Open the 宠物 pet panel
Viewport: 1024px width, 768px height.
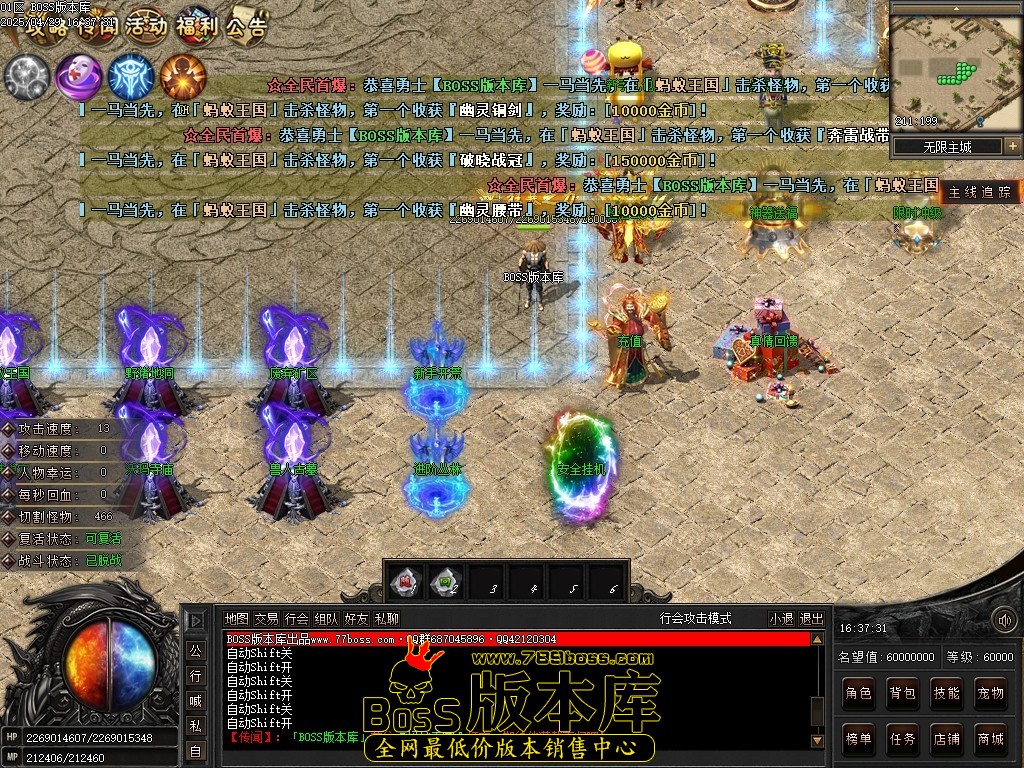tap(990, 692)
